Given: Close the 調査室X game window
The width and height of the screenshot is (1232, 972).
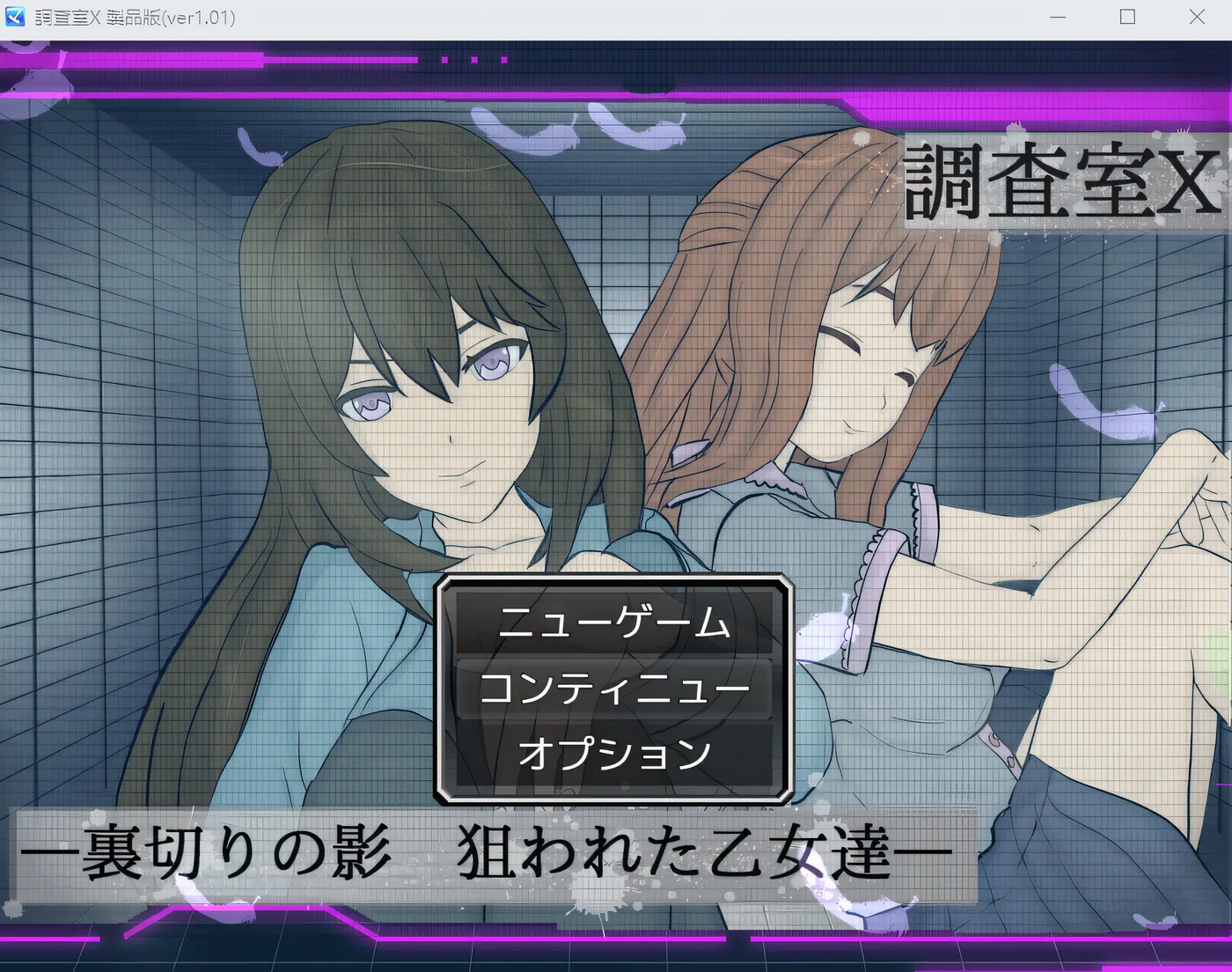Looking at the screenshot, I should click(x=1197, y=18).
